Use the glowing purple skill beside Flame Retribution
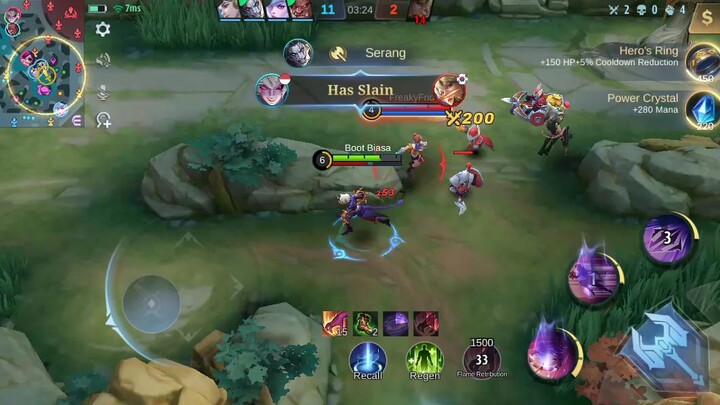 click(552, 347)
